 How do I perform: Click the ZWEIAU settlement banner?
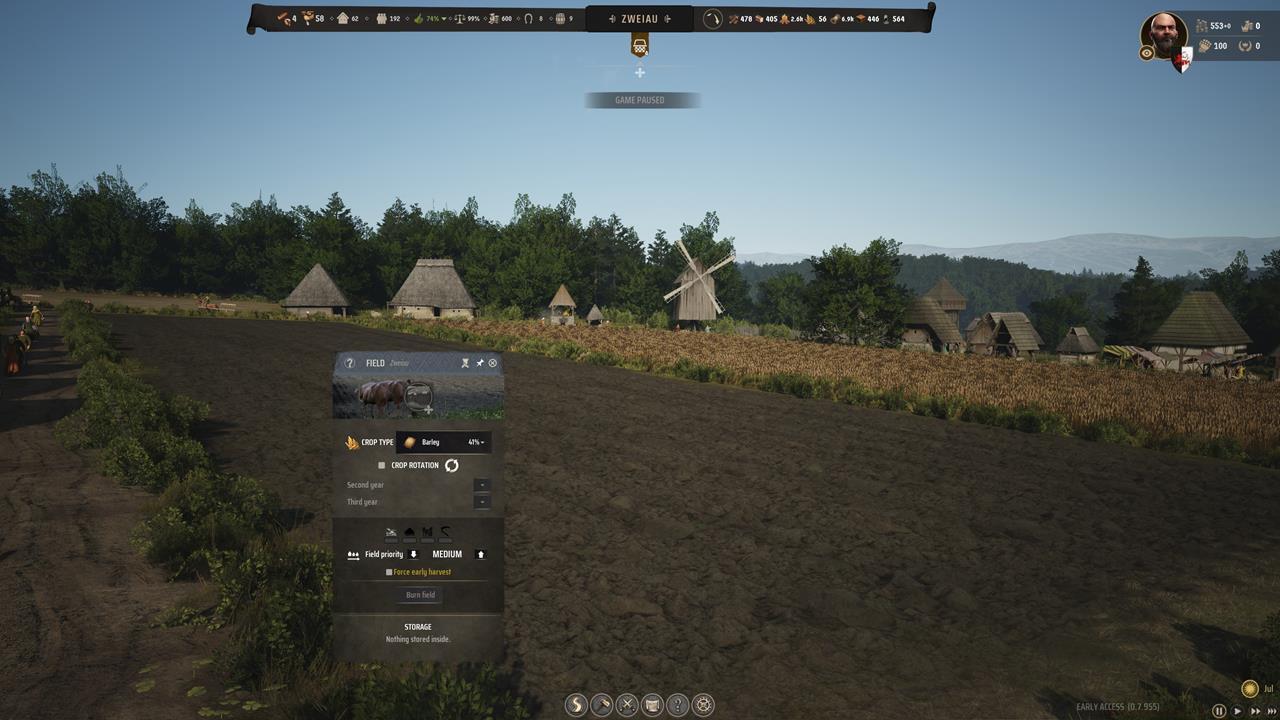coord(640,17)
